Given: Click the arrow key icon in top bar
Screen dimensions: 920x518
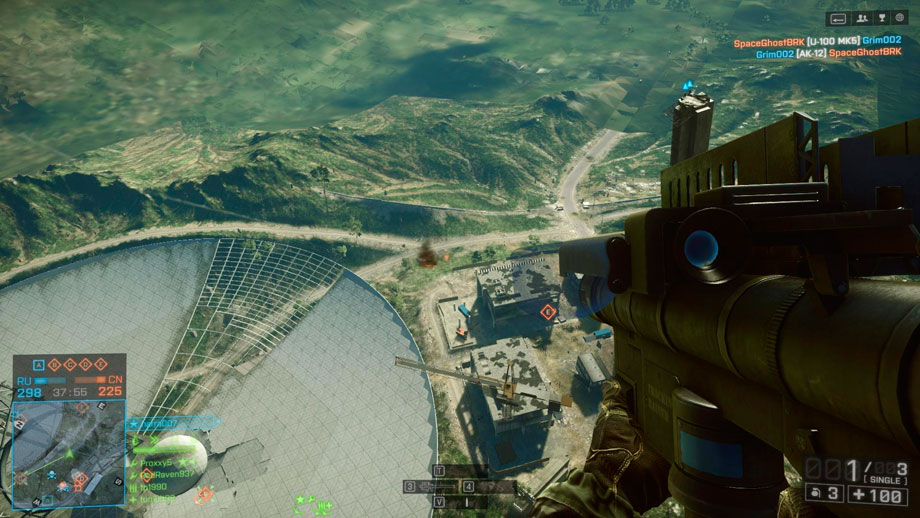Looking at the screenshot, I should (838, 18).
